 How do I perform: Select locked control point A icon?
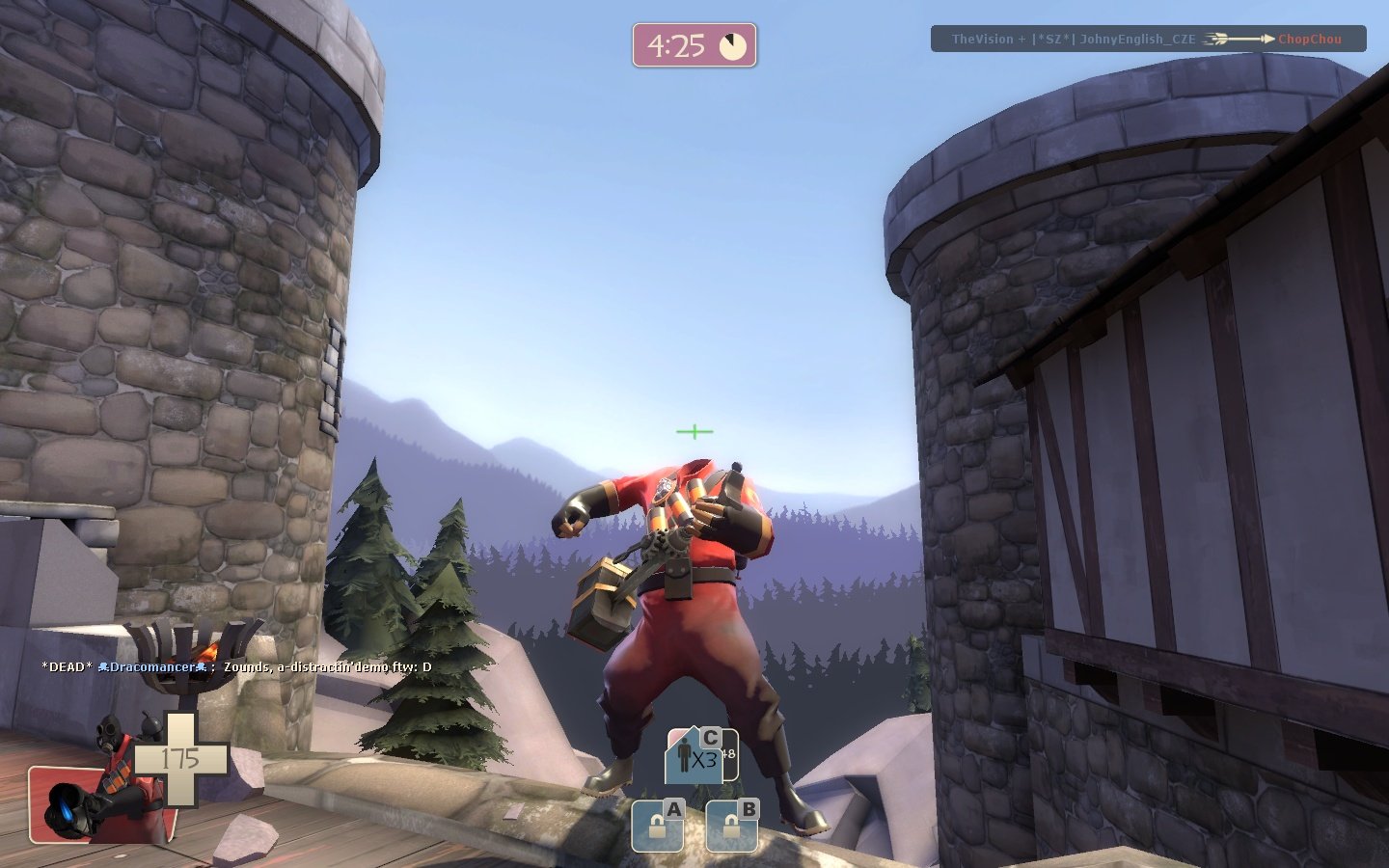(658, 826)
